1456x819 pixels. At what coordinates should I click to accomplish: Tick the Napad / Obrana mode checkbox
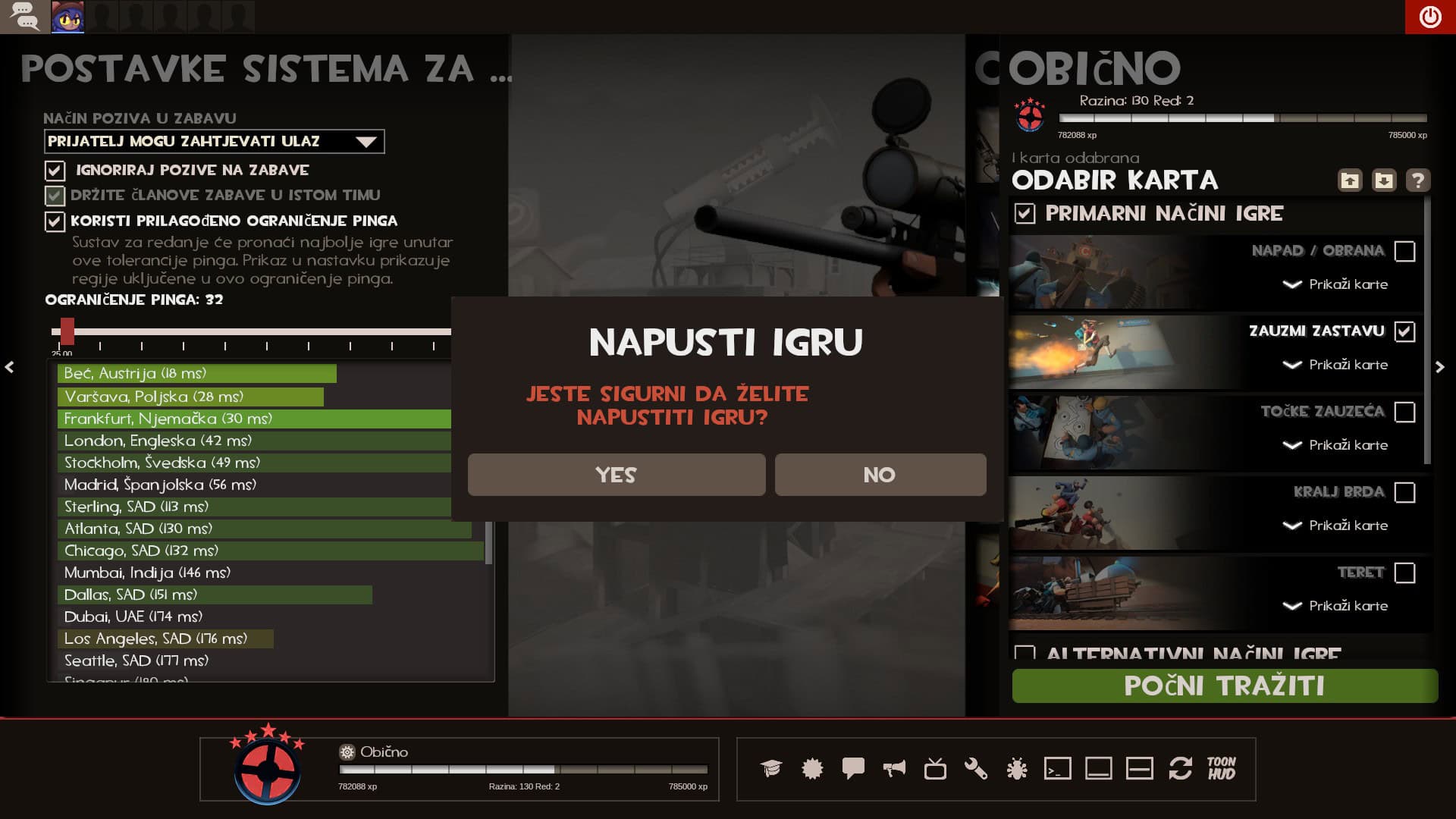[x=1404, y=252]
